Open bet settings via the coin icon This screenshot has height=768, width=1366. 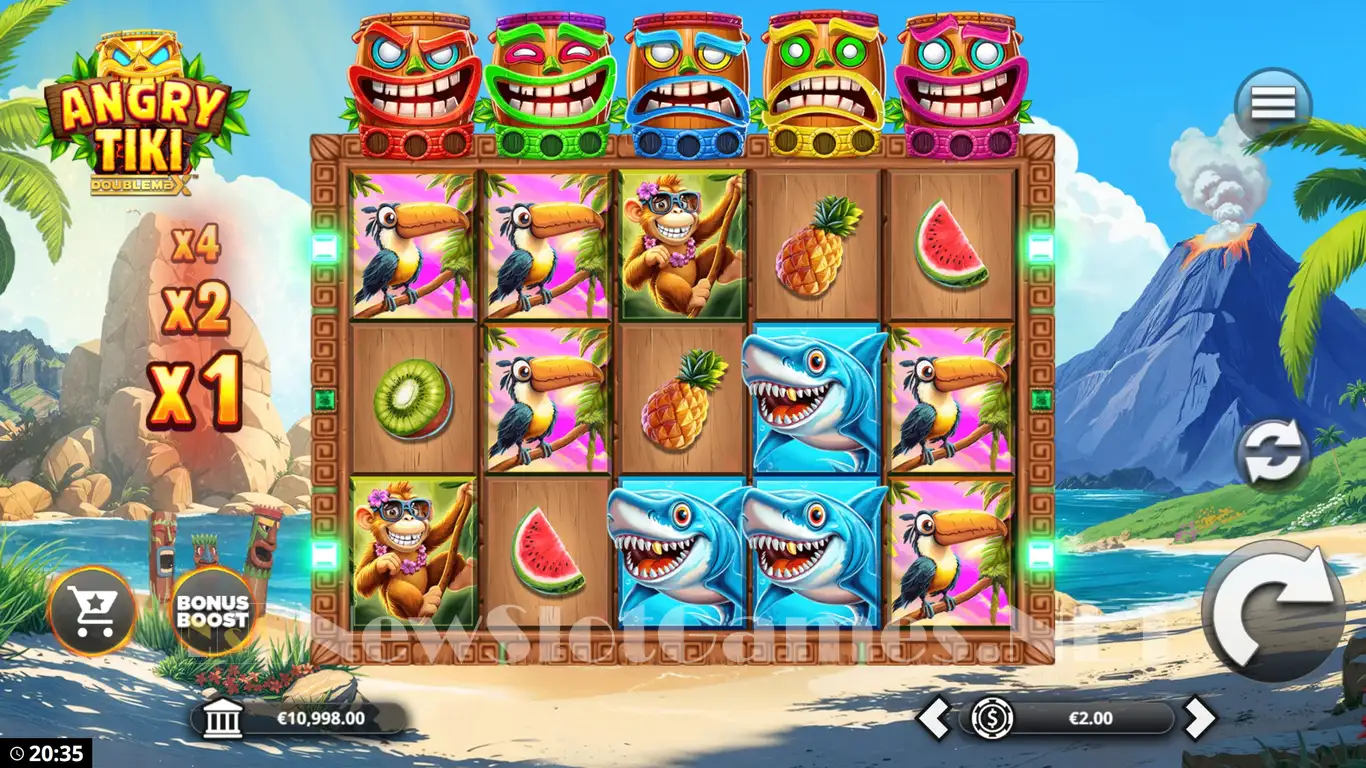pyautogui.click(x=991, y=718)
